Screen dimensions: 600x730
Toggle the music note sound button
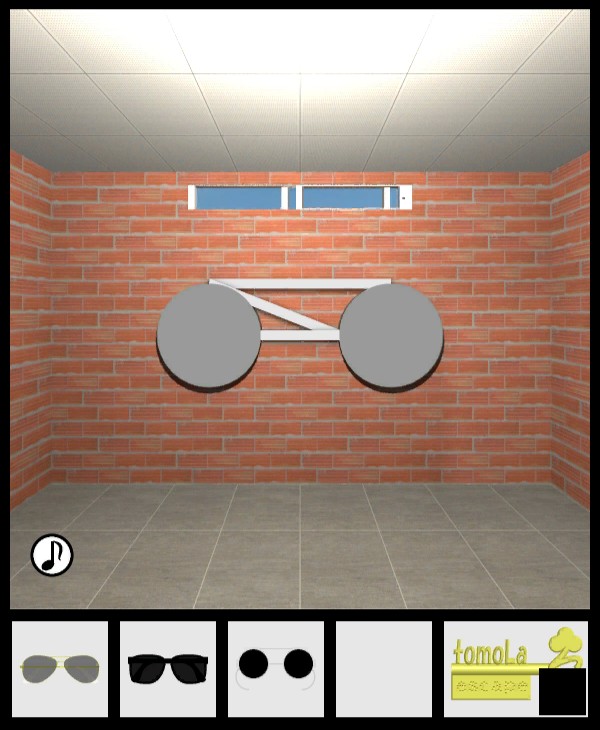52,555
